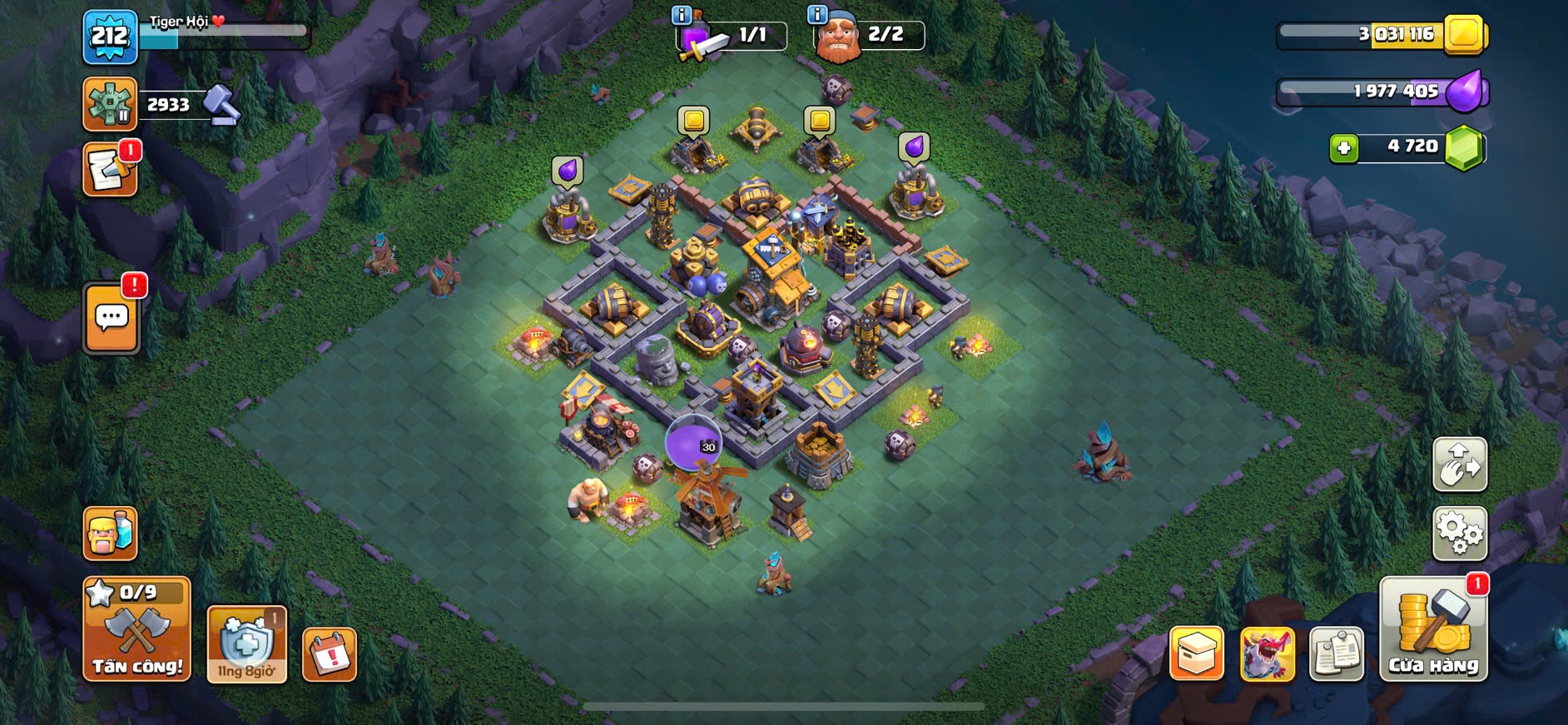Screen dimensions: 1568x725
Task: Open the dragon event icon
Action: 1267,654
